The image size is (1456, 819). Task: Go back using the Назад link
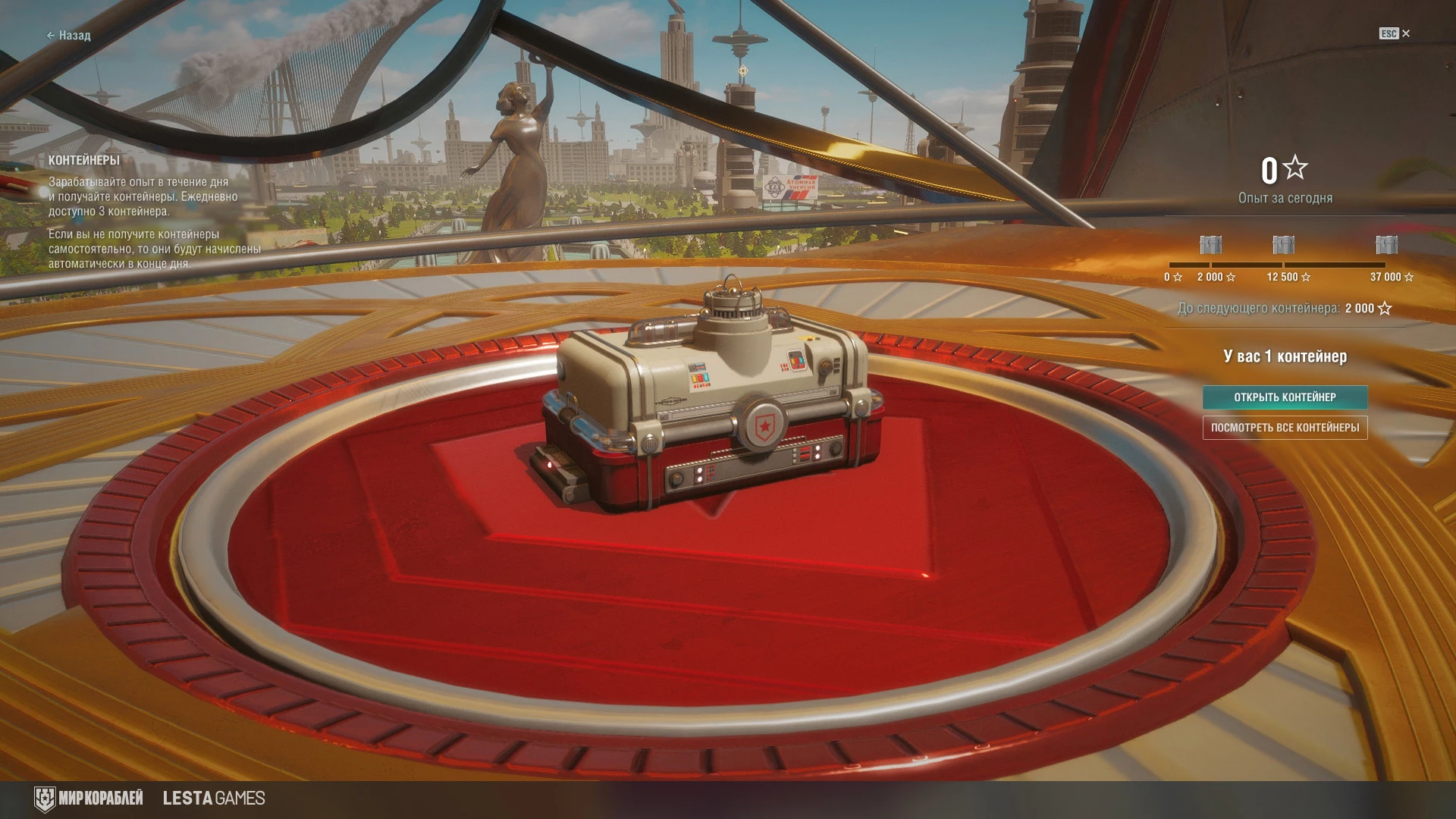point(69,36)
